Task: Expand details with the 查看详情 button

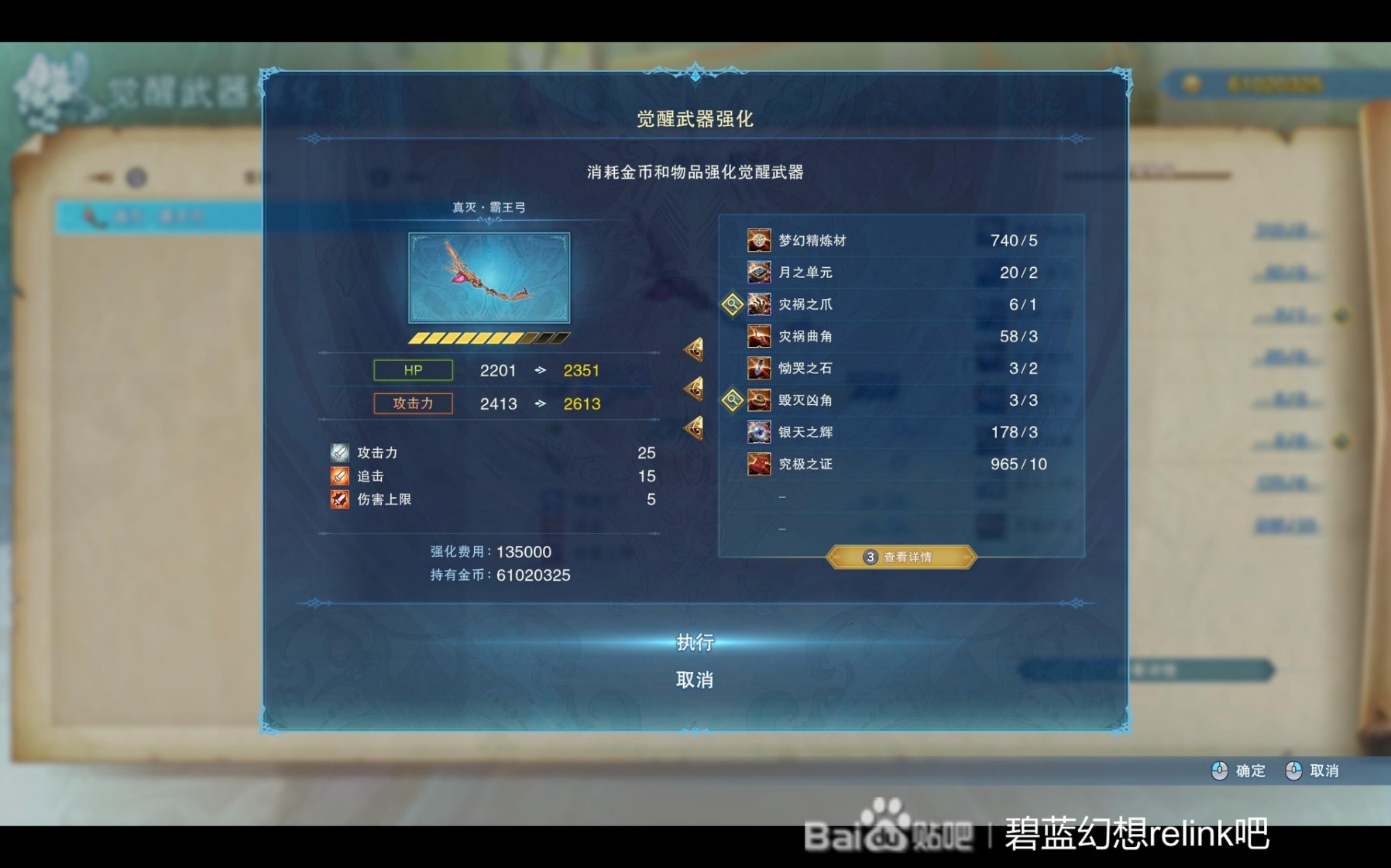Action: coord(901,557)
